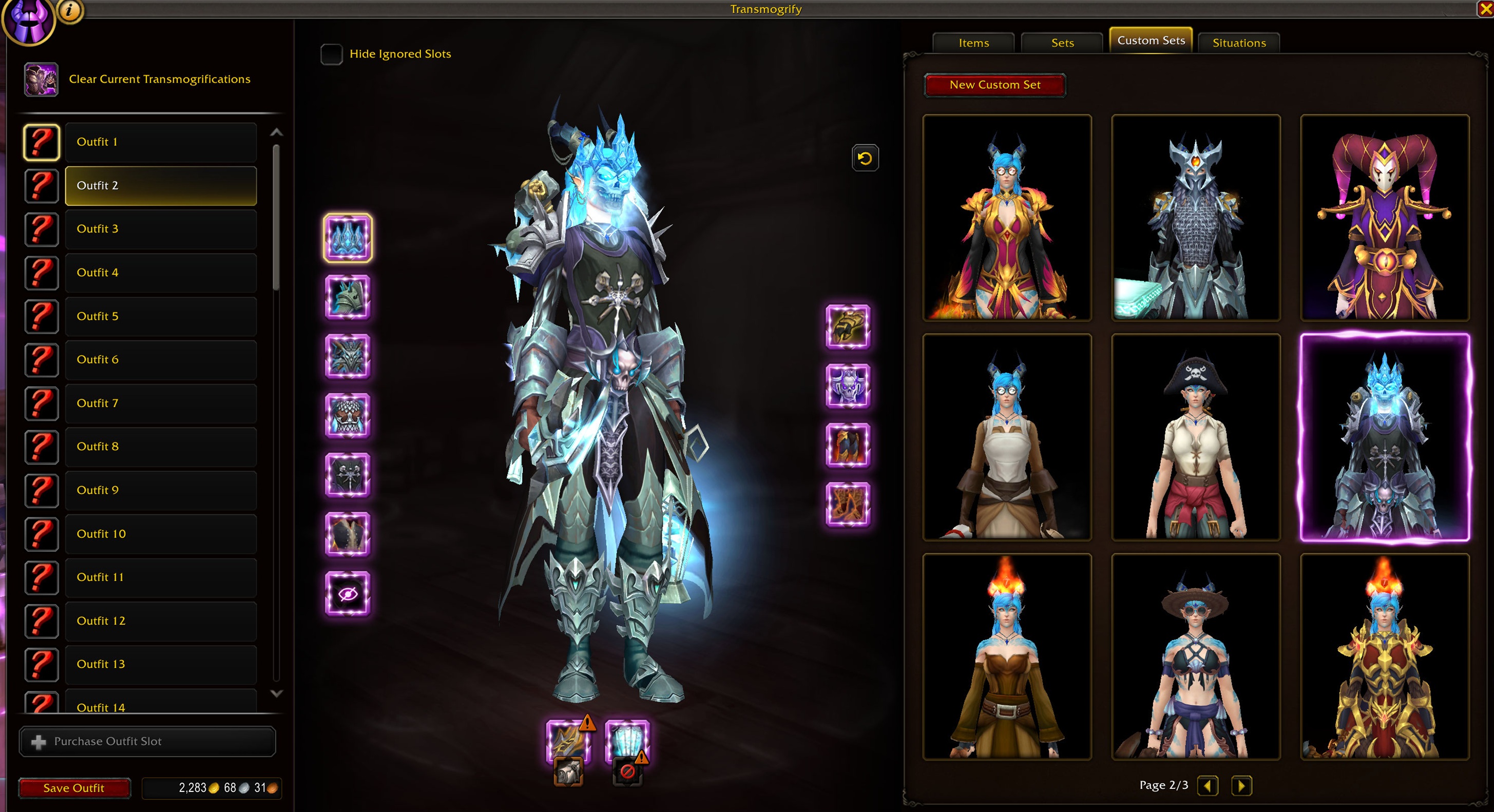Save the current outfit
The height and width of the screenshot is (812, 1494).
point(73,788)
